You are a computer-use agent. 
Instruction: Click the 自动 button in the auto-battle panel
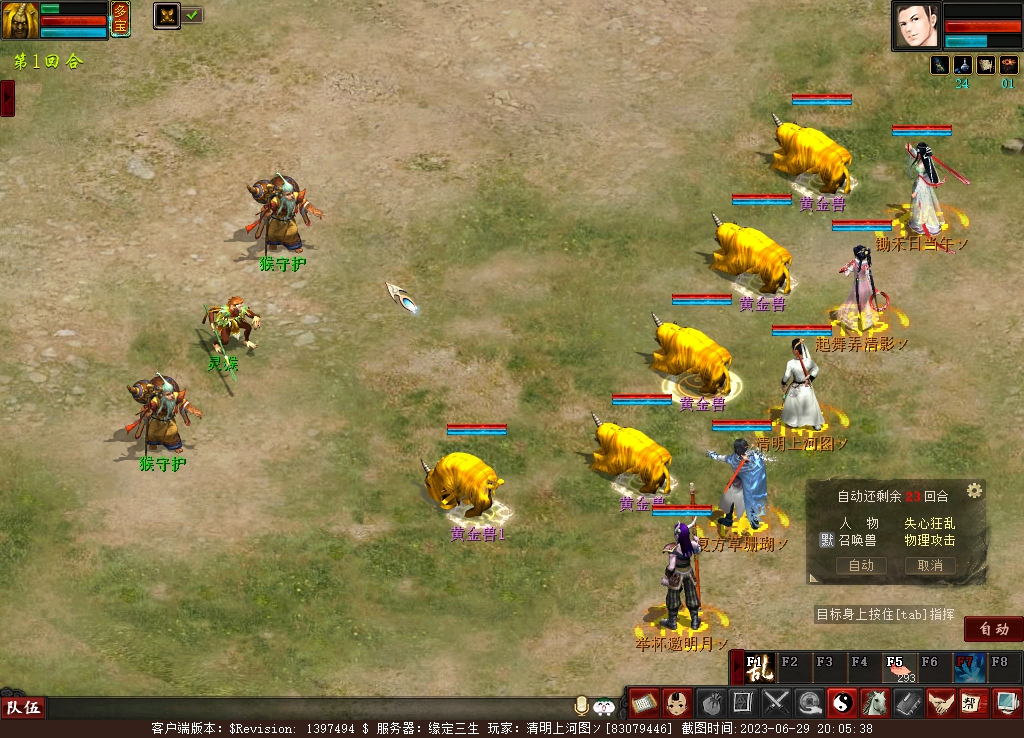861,565
